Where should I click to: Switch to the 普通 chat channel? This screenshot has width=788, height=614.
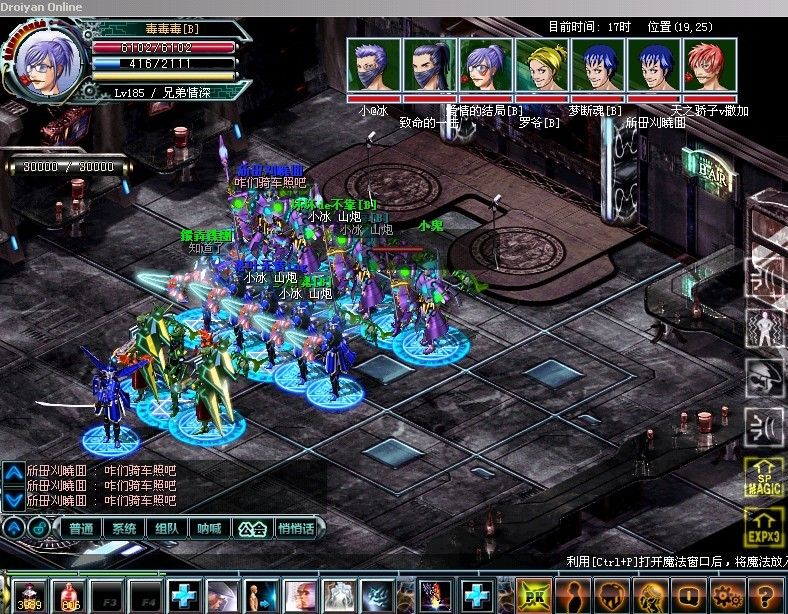click(x=81, y=528)
